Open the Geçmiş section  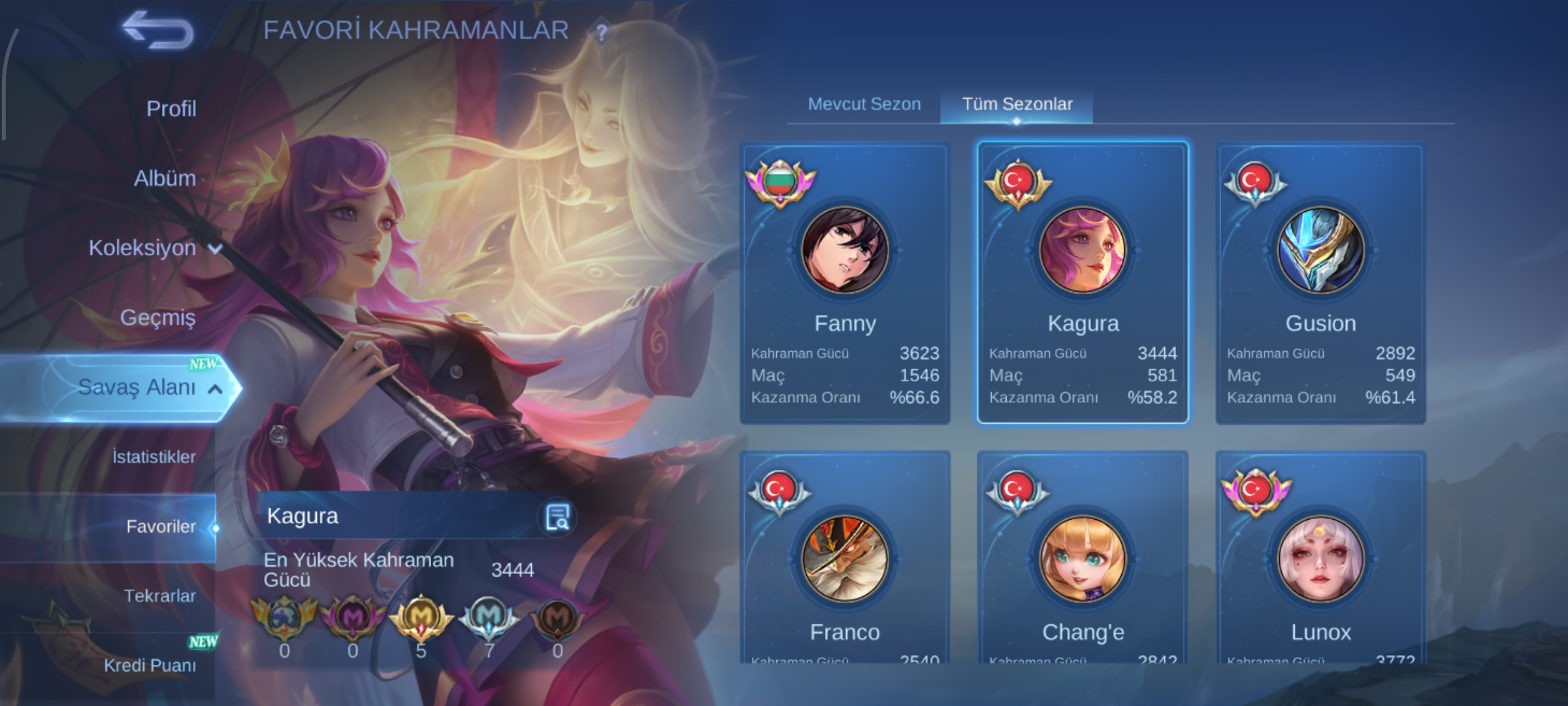click(157, 318)
